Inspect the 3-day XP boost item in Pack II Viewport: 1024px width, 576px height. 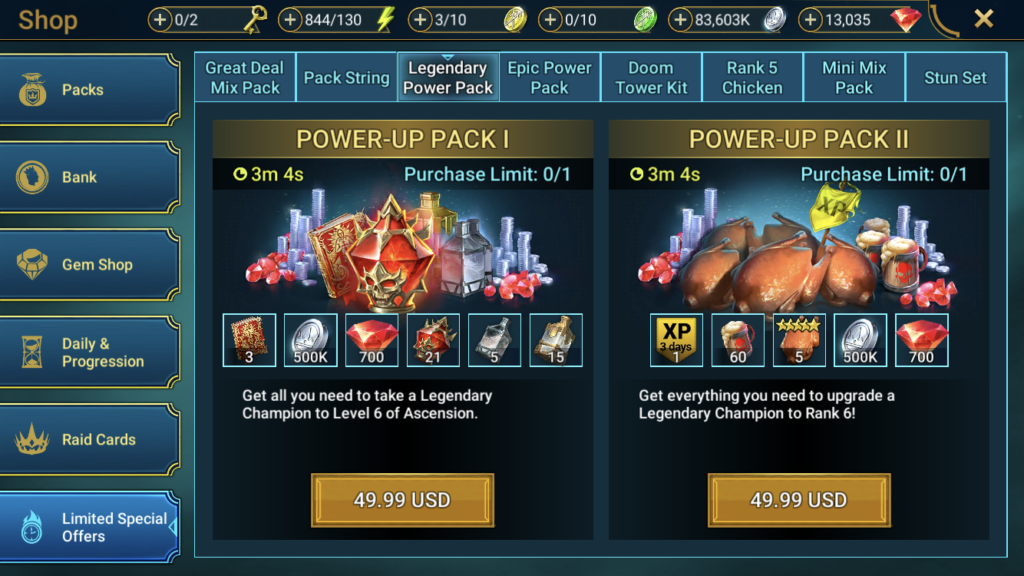[677, 340]
